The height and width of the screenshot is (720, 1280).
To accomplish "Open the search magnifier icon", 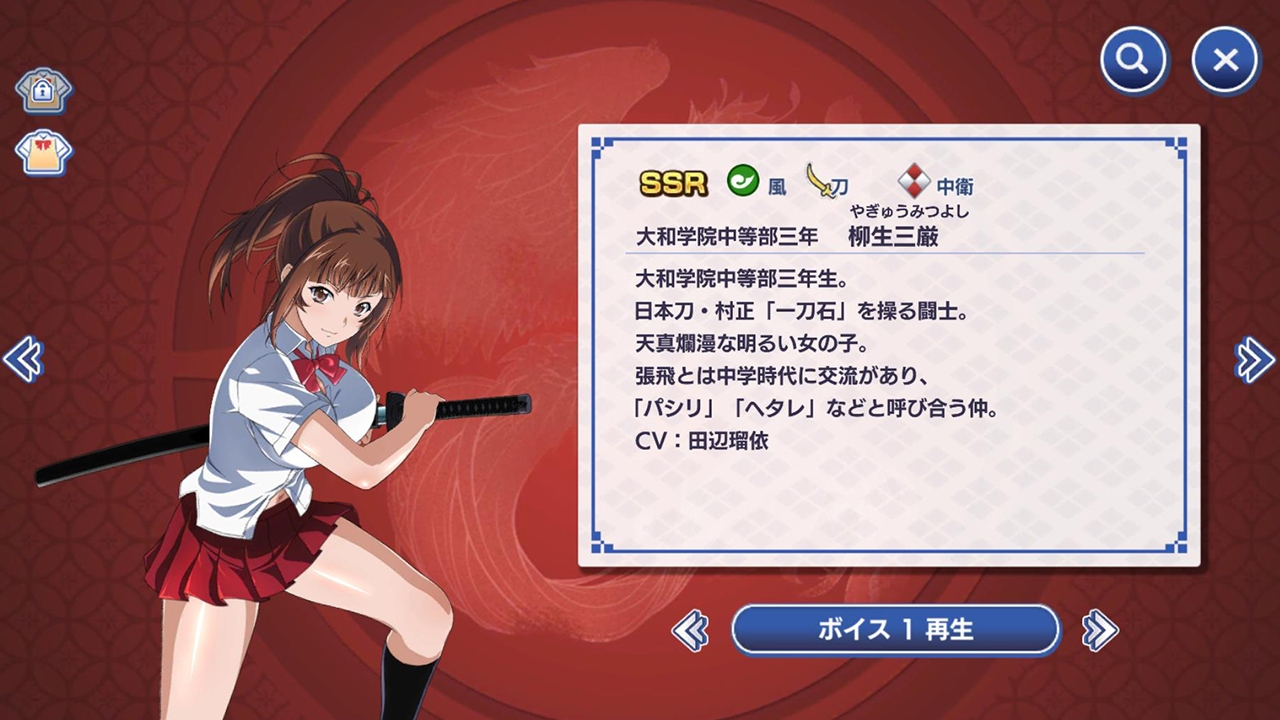I will coord(1133,60).
